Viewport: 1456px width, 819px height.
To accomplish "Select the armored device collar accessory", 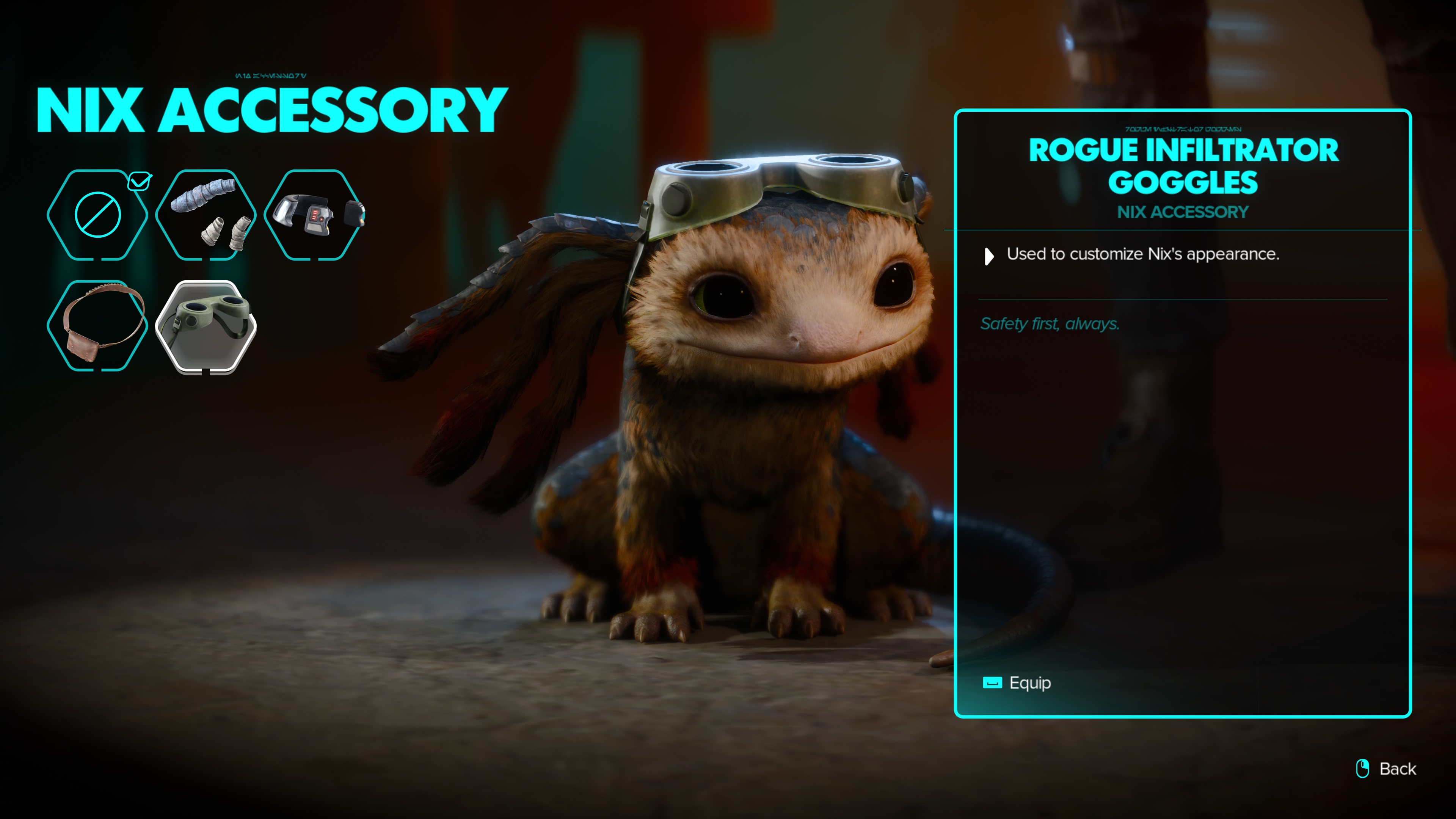I will pos(314,215).
